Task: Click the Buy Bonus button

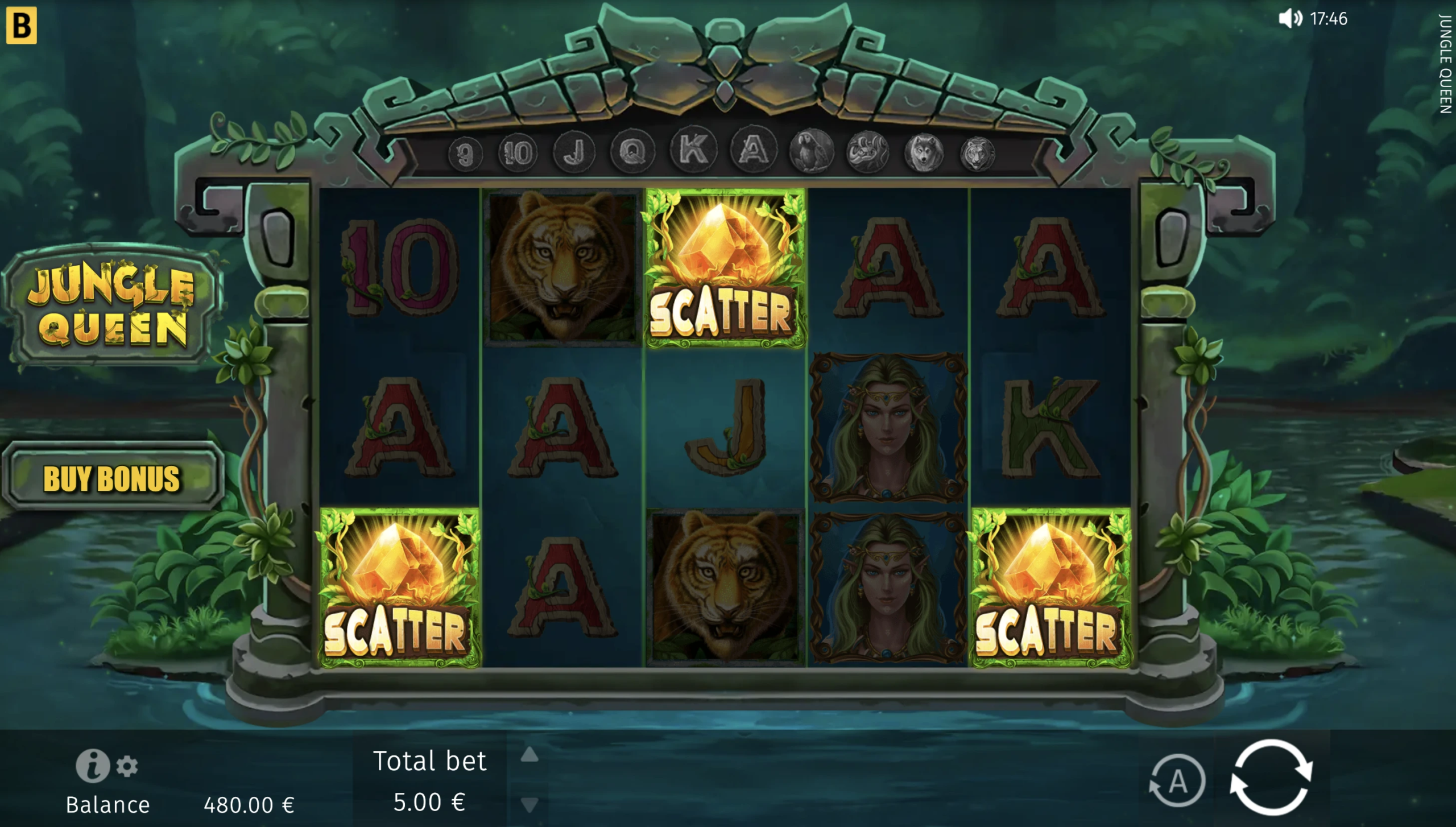Action: 112,478
